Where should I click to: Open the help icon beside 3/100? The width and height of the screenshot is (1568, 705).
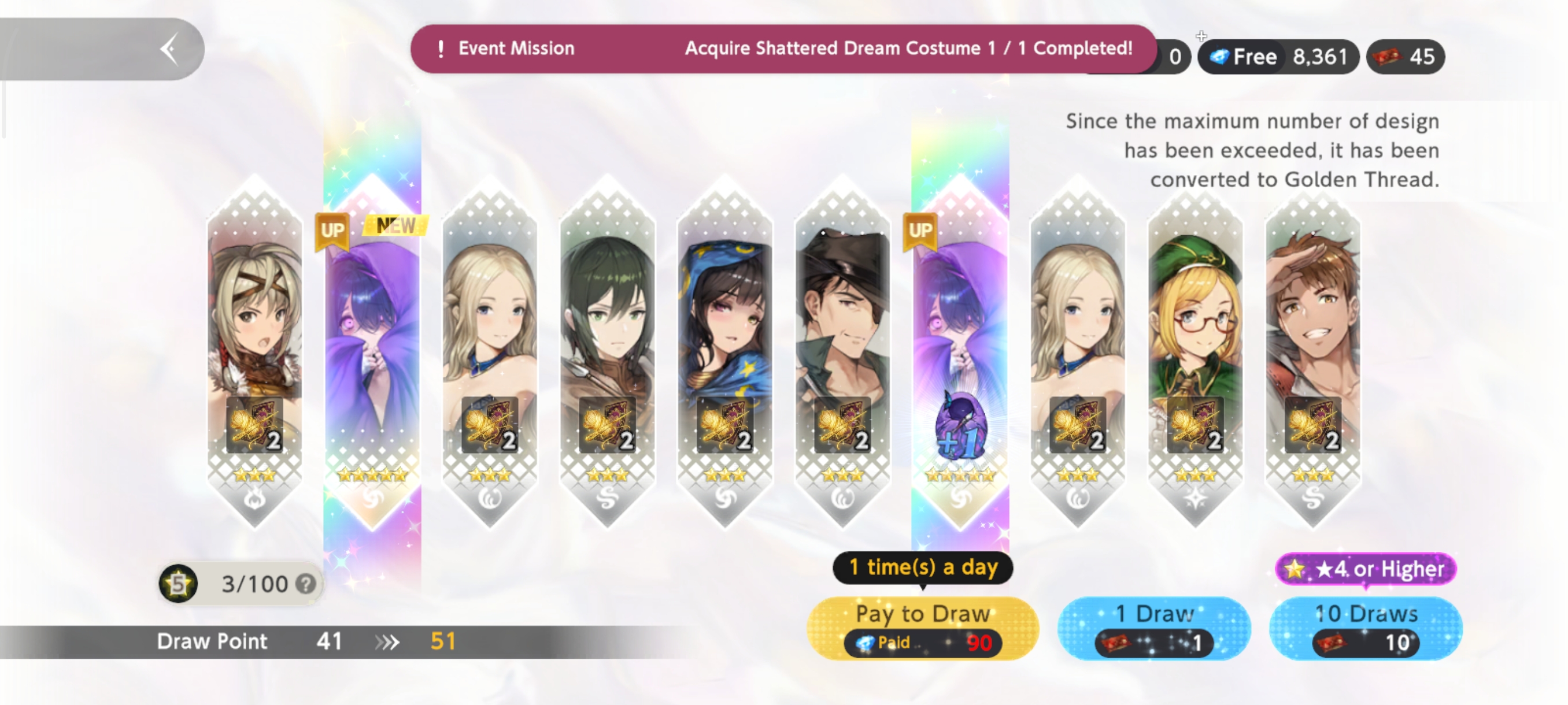pyautogui.click(x=306, y=584)
